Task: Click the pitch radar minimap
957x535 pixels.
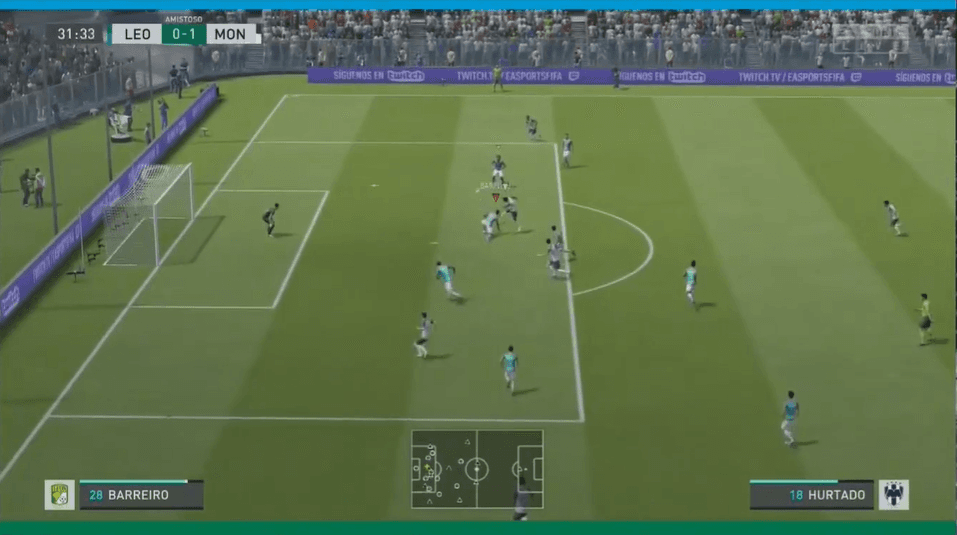Action: coord(477,469)
